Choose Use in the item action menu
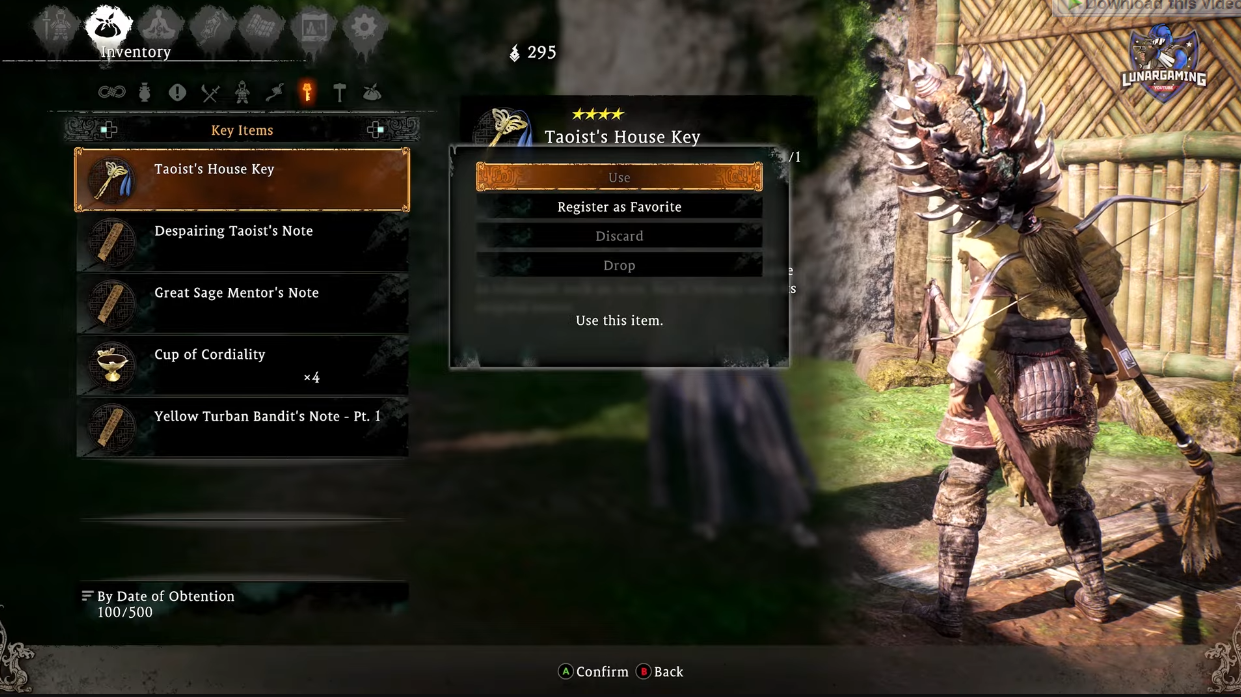Image resolution: width=1241 pixels, height=697 pixels. click(619, 178)
